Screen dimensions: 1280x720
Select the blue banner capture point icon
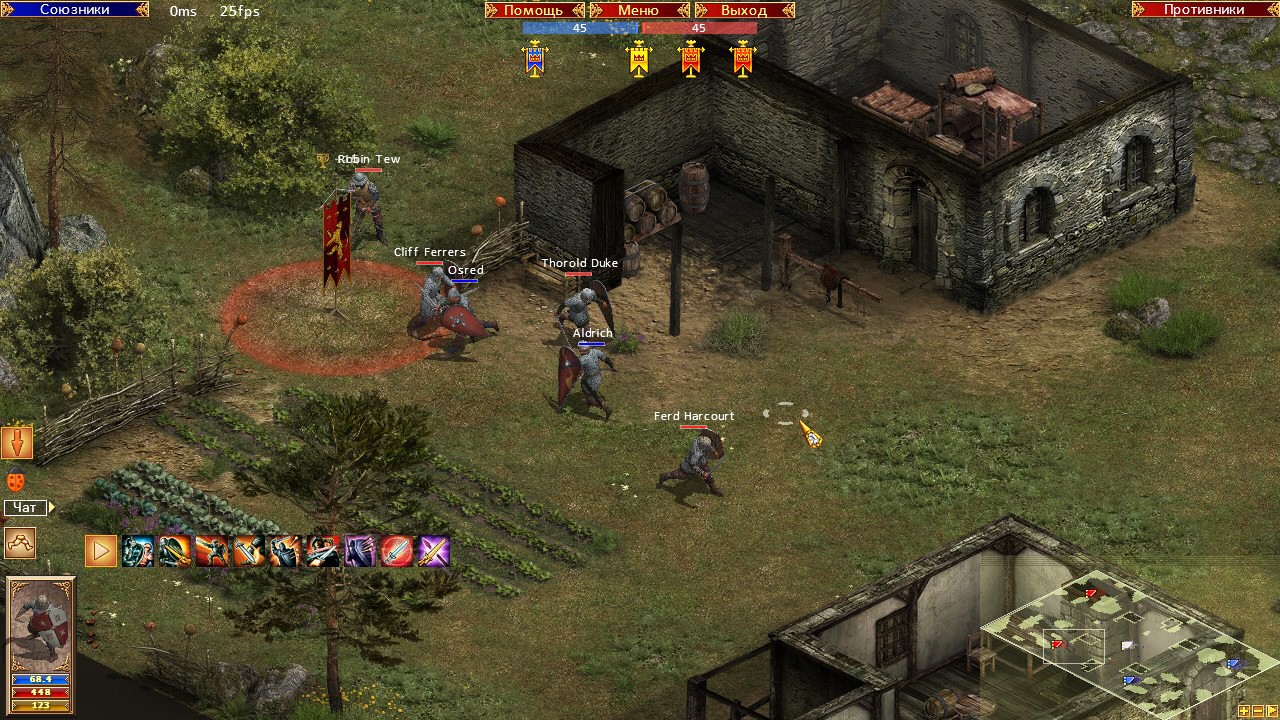click(535, 59)
